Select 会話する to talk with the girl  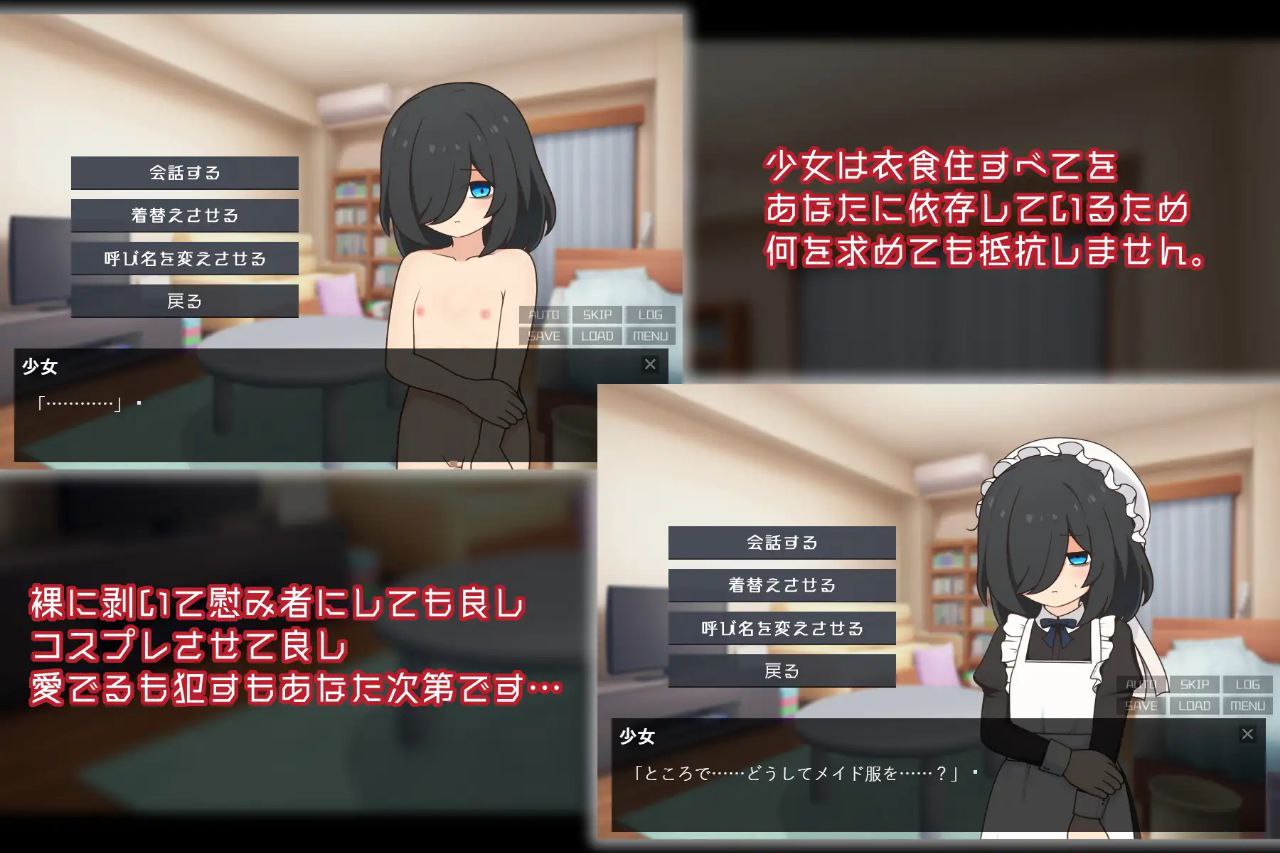pyautogui.click(x=184, y=172)
